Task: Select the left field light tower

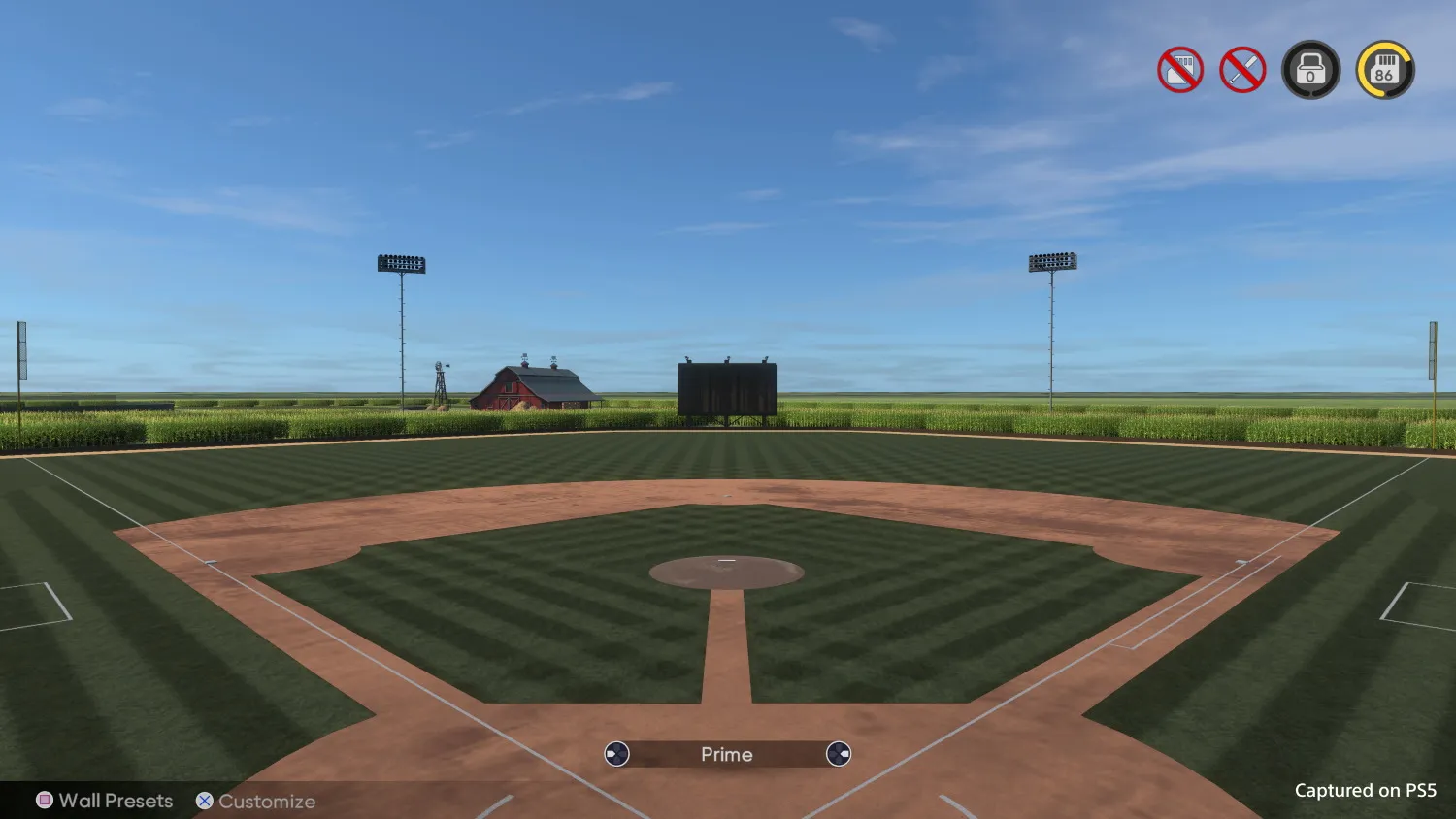Action: tap(401, 262)
